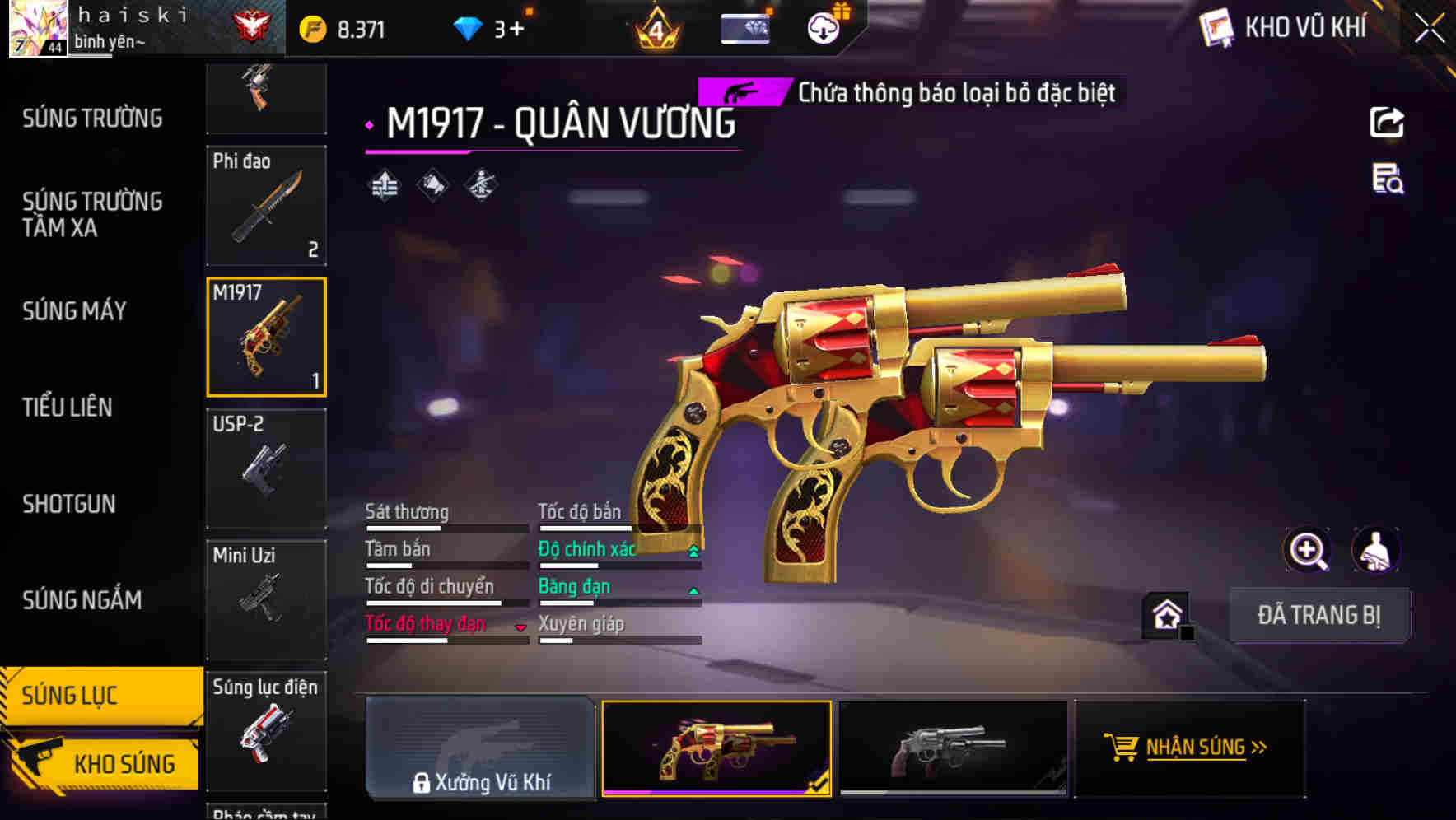Click the magnifier zoom preview icon
This screenshot has height=820, width=1456.
1309,550
